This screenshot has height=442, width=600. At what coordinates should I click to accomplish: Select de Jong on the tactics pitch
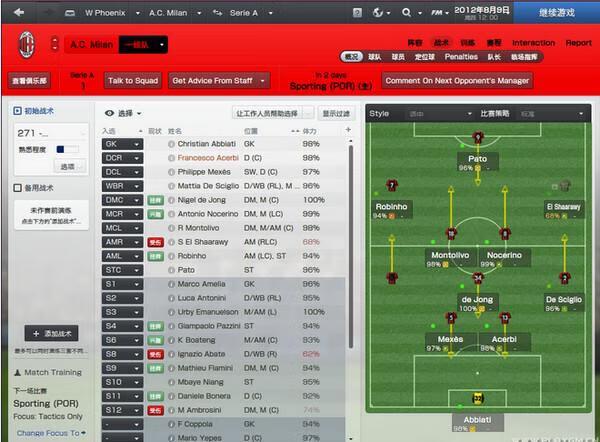click(477, 298)
